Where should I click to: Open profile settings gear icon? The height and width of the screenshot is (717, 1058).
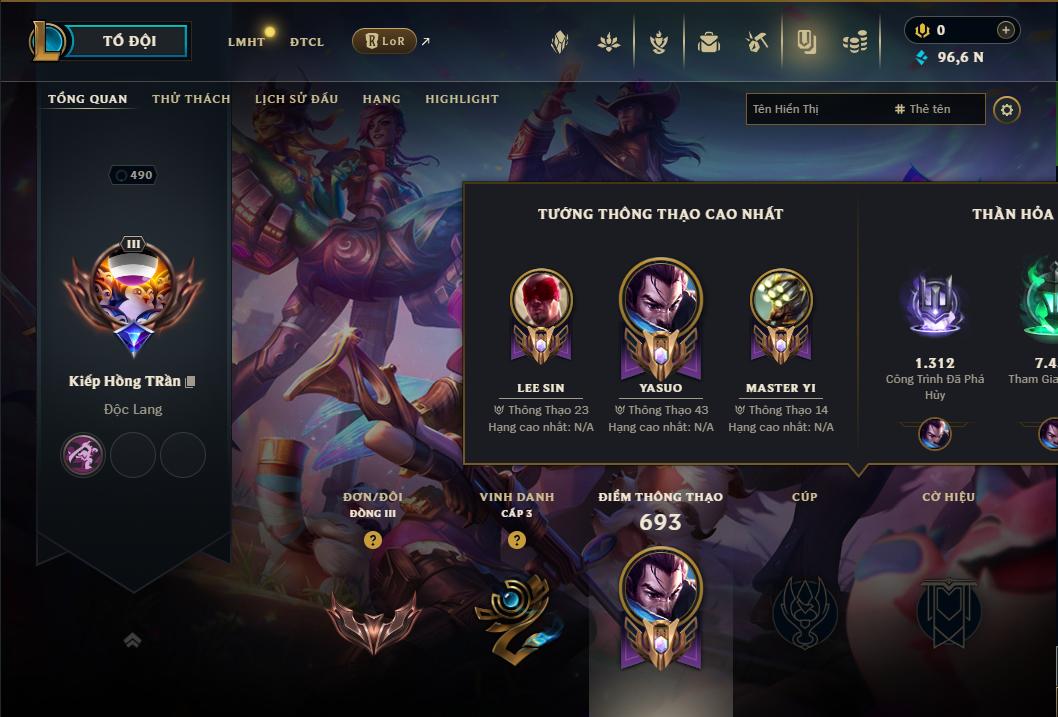coord(1007,109)
